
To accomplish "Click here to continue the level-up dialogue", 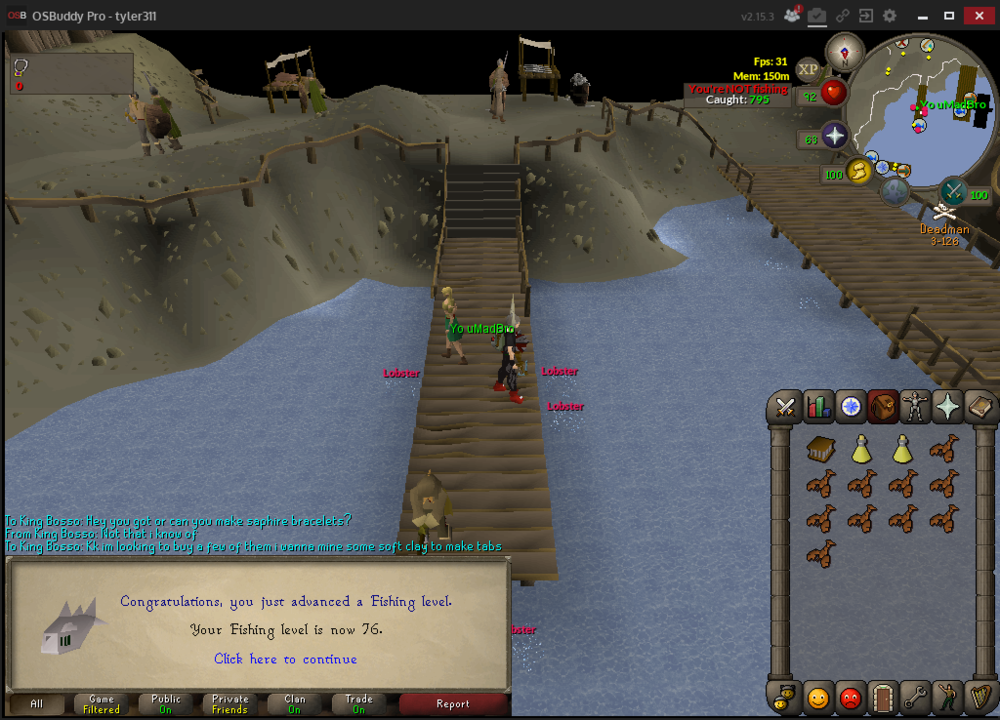I will click(x=285, y=659).
